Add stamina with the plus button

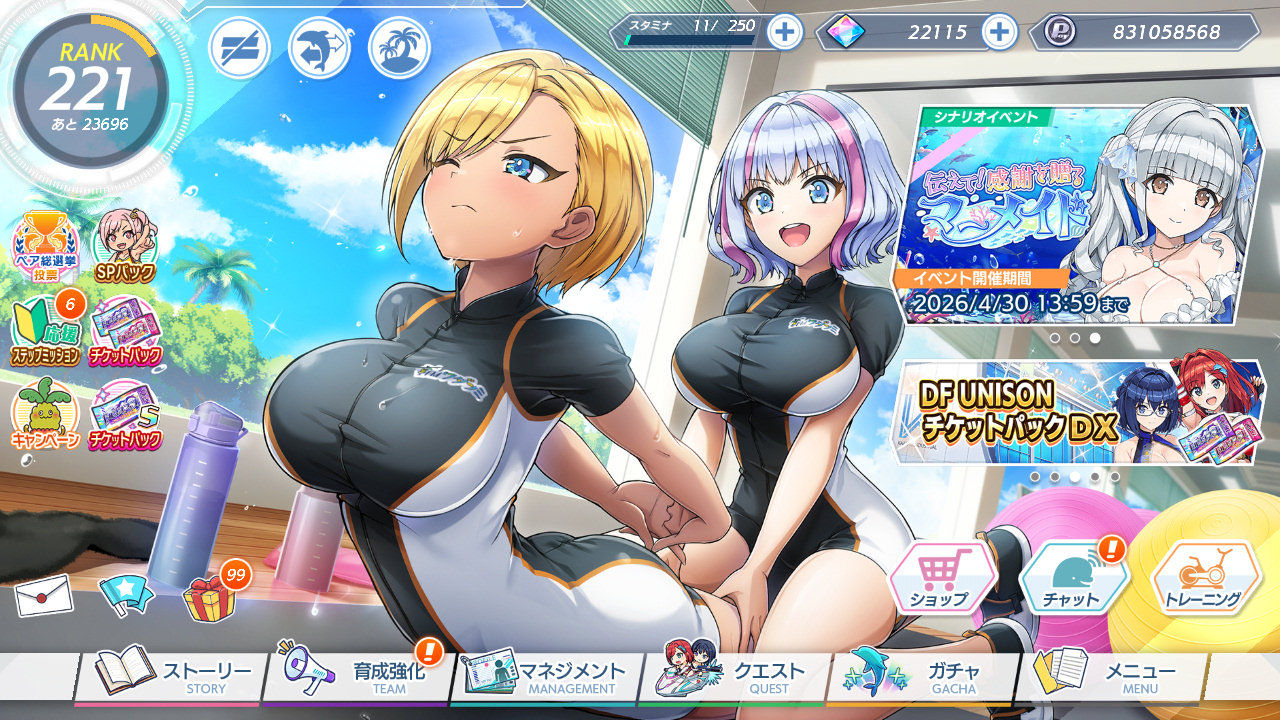click(785, 32)
